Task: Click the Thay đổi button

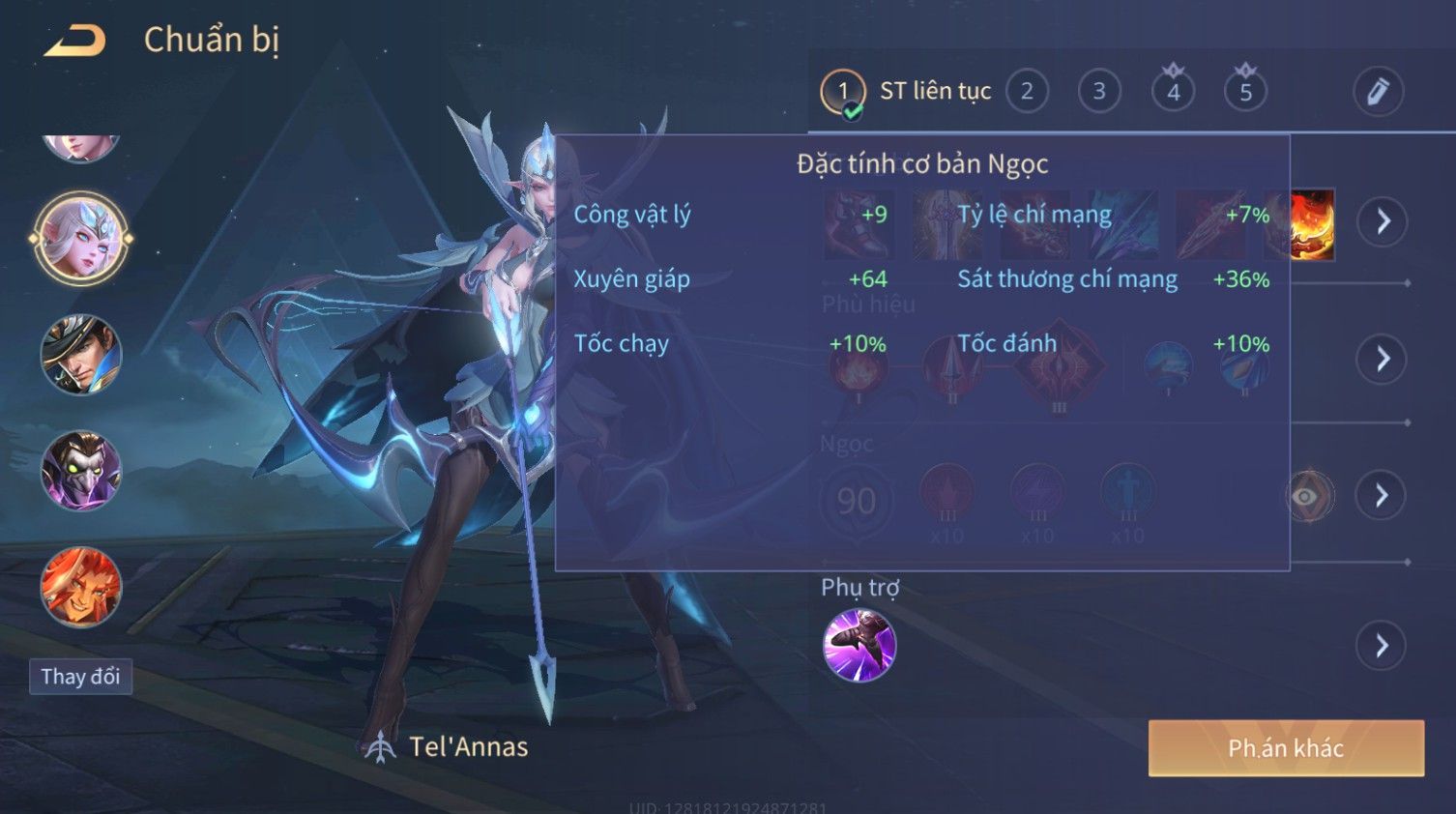Action: 80,677
